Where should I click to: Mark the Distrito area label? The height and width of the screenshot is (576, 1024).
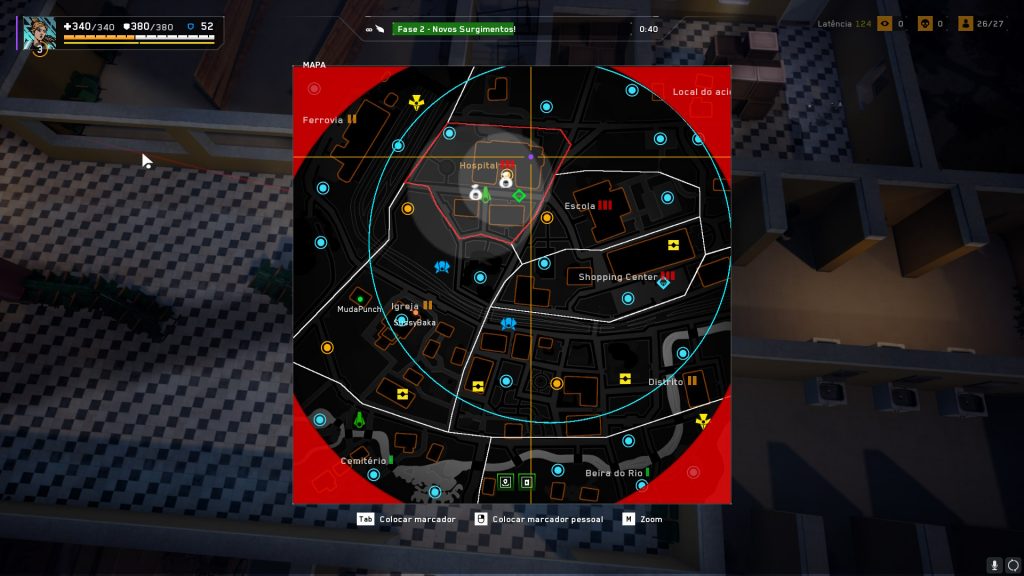tap(665, 382)
